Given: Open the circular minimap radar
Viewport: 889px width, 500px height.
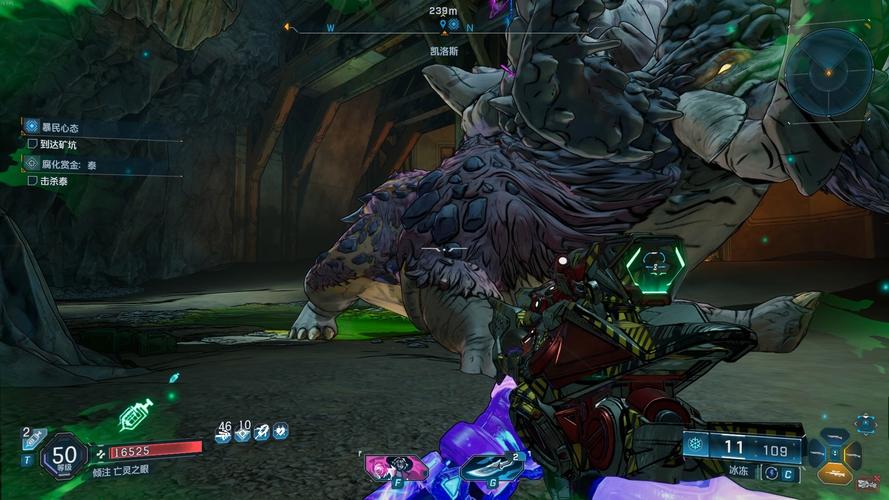Looking at the screenshot, I should pos(826,72).
